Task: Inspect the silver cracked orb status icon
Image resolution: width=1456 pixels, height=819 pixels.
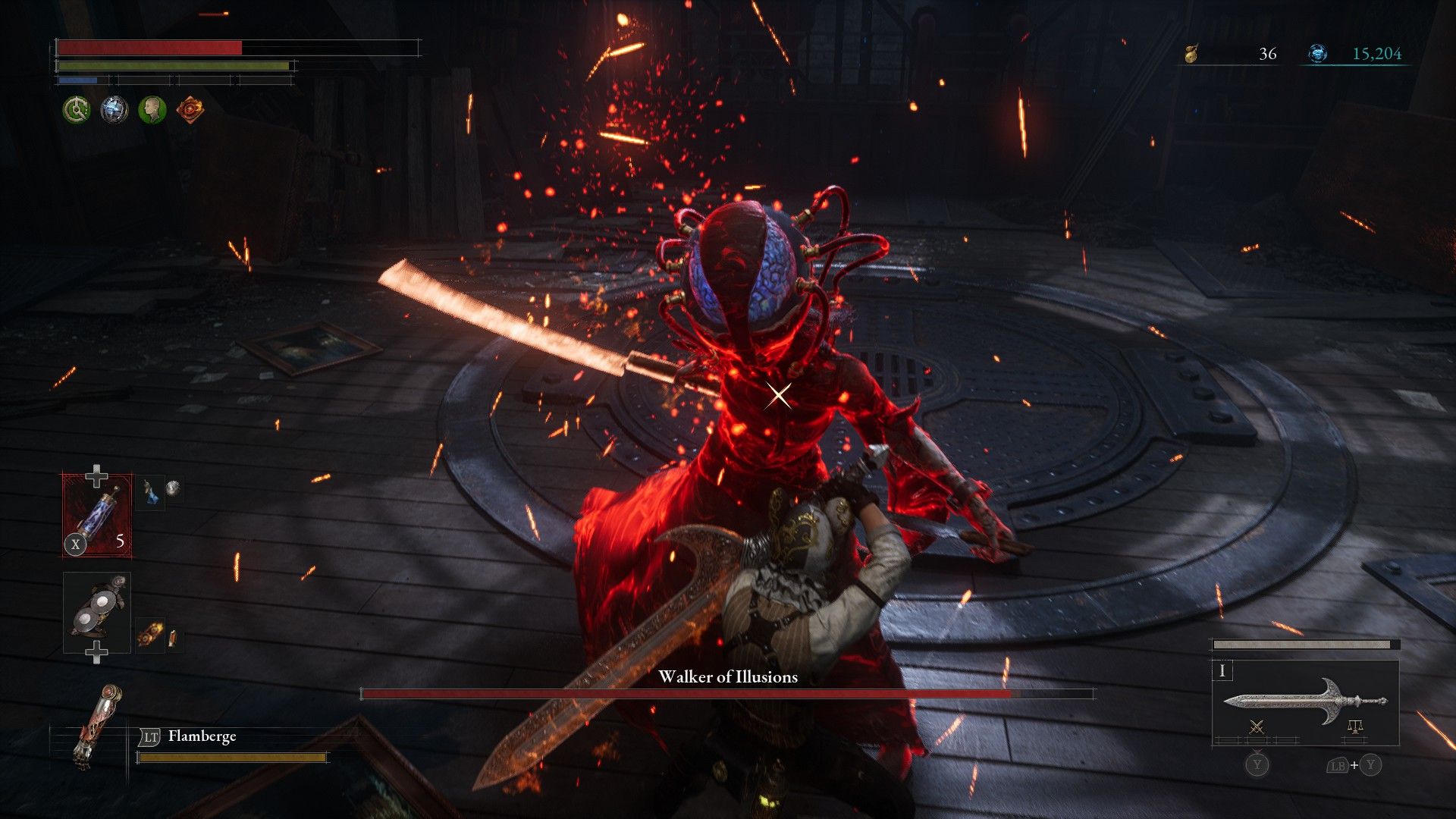Action: pos(114,110)
